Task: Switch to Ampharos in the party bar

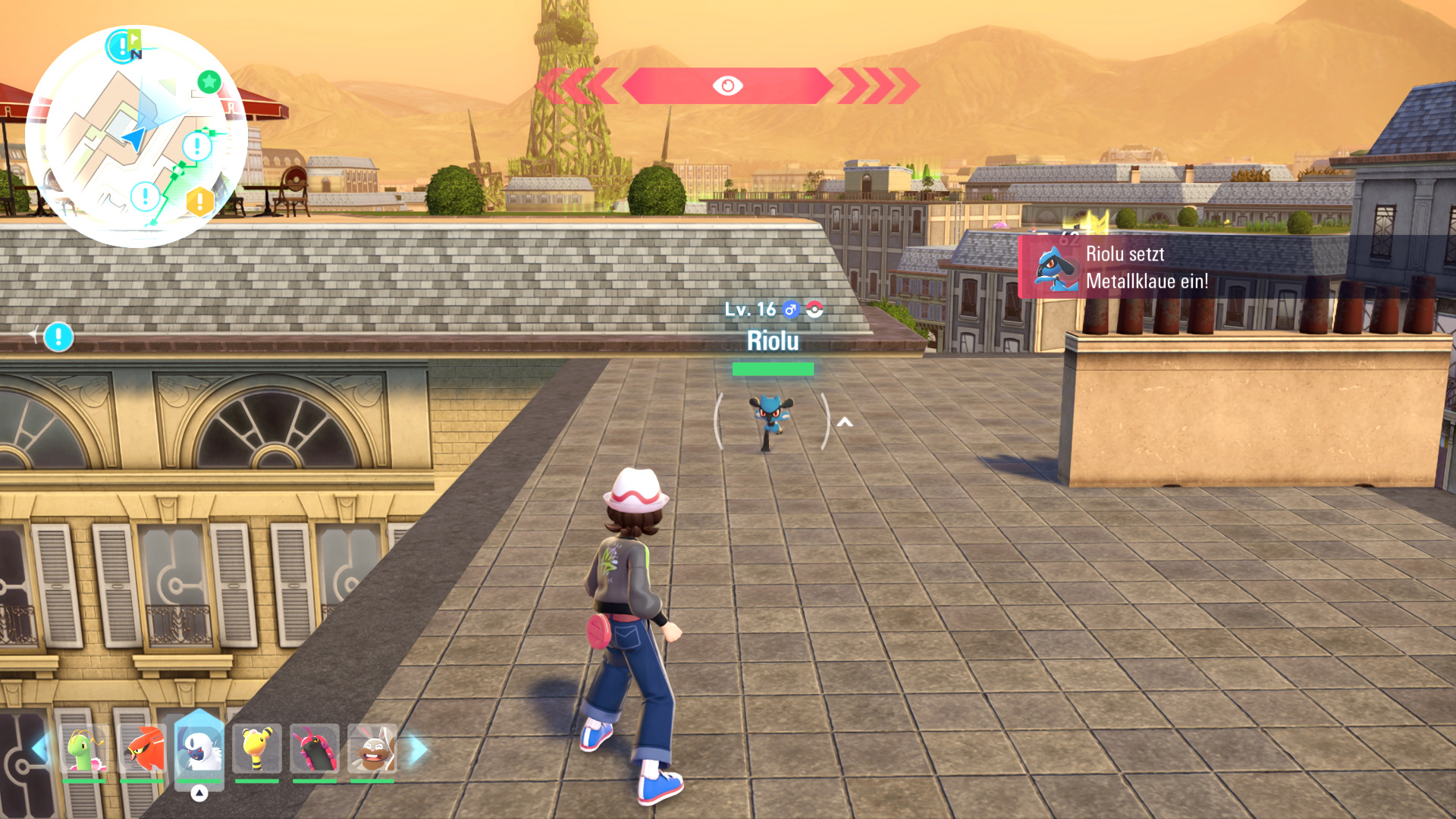Action: (257, 748)
